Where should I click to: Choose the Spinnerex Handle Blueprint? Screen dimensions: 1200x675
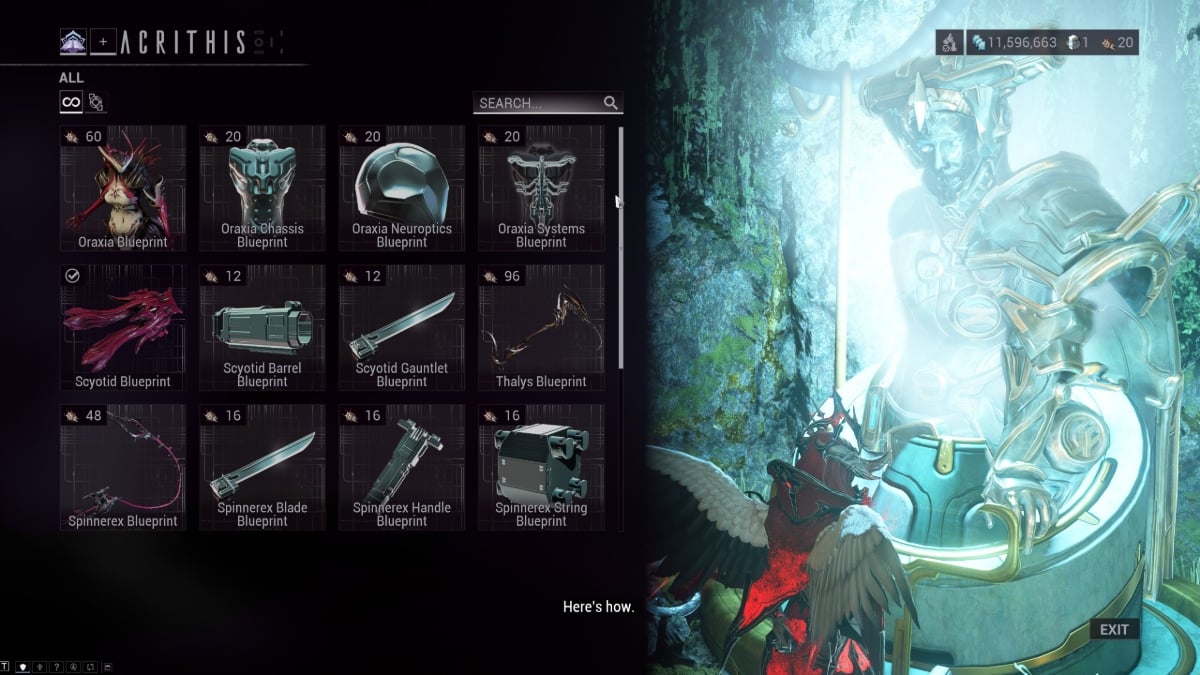pyautogui.click(x=402, y=467)
